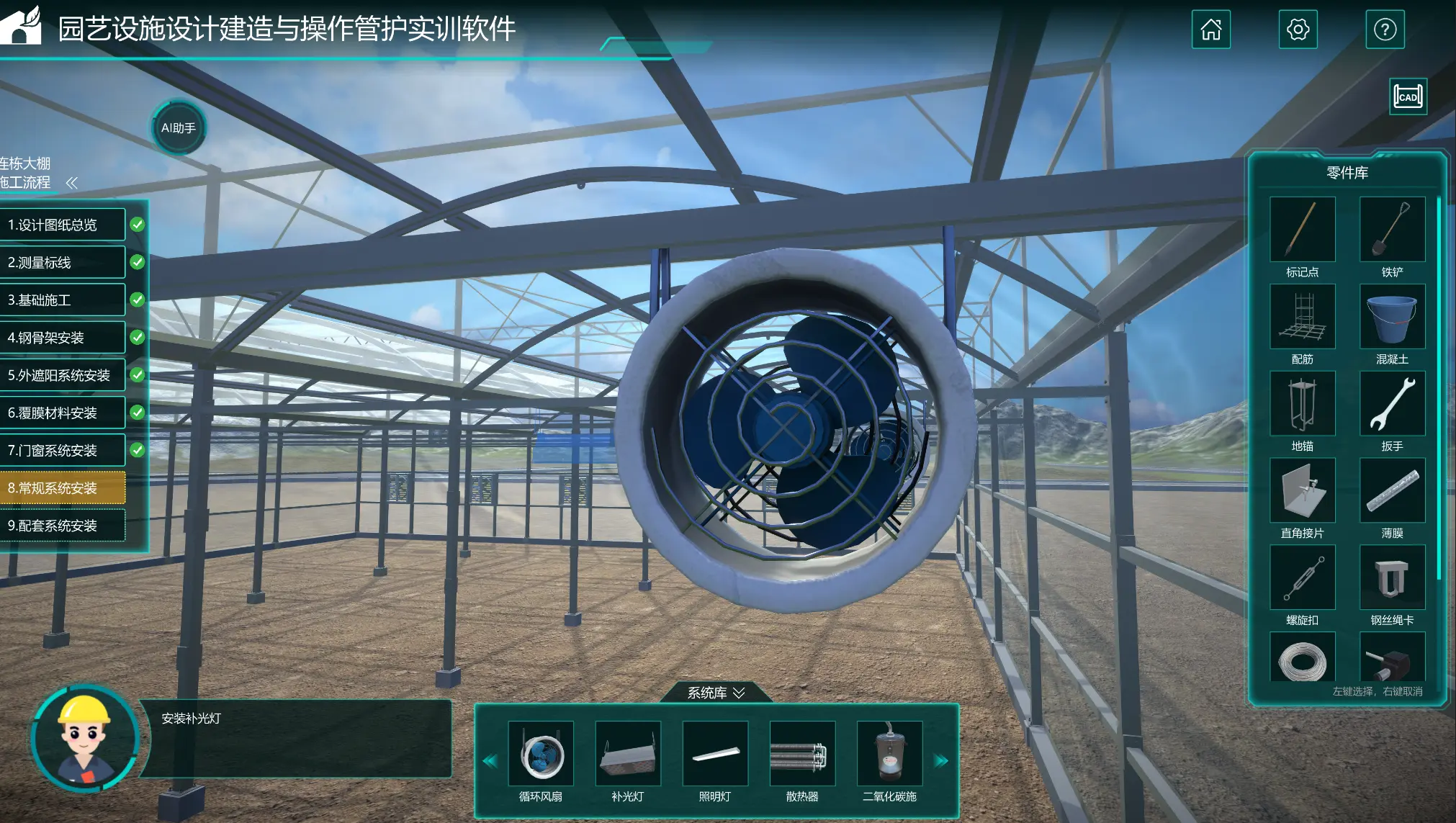Collapse the 施工流程 step panel
The height and width of the screenshot is (823, 1456).
tap(71, 183)
